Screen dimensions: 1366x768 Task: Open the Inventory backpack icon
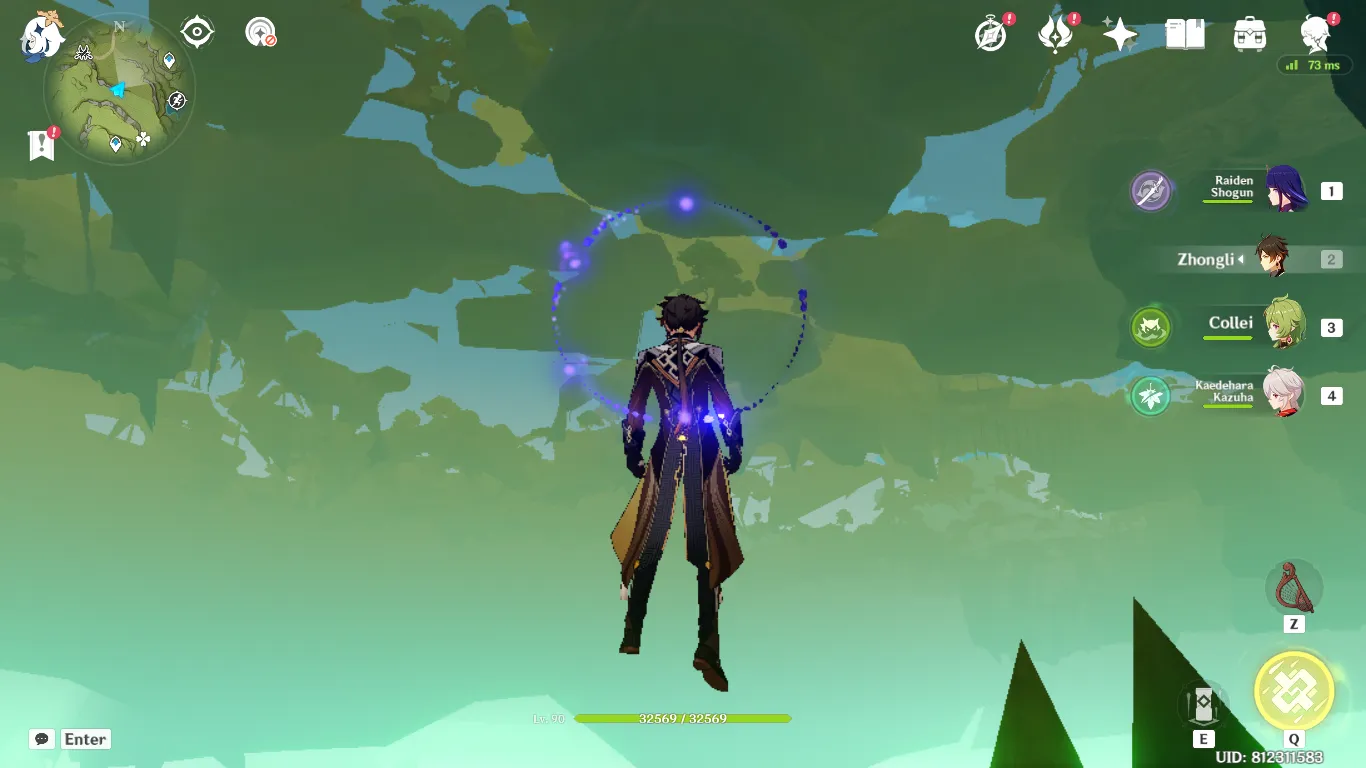click(x=1247, y=33)
